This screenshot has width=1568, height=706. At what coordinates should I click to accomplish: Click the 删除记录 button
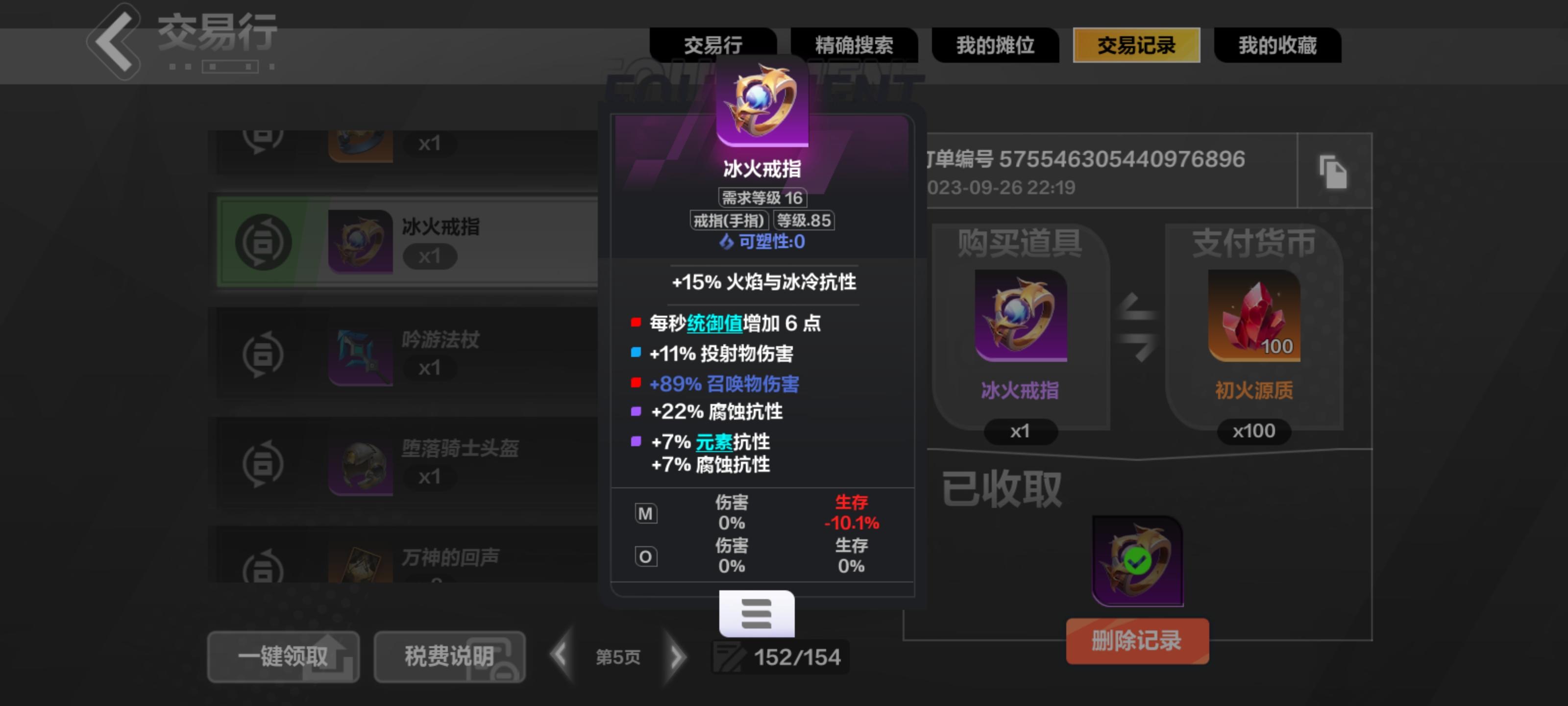tap(1137, 640)
